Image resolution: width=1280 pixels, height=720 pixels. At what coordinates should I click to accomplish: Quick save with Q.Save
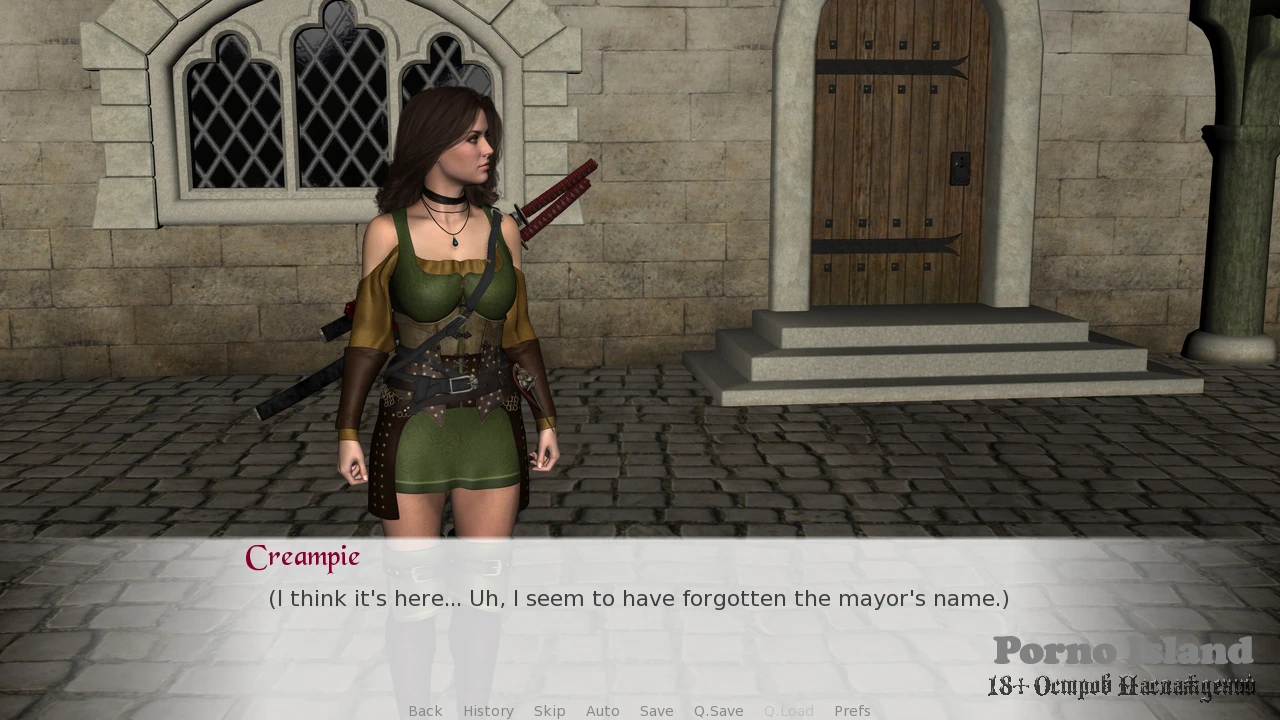click(718, 711)
